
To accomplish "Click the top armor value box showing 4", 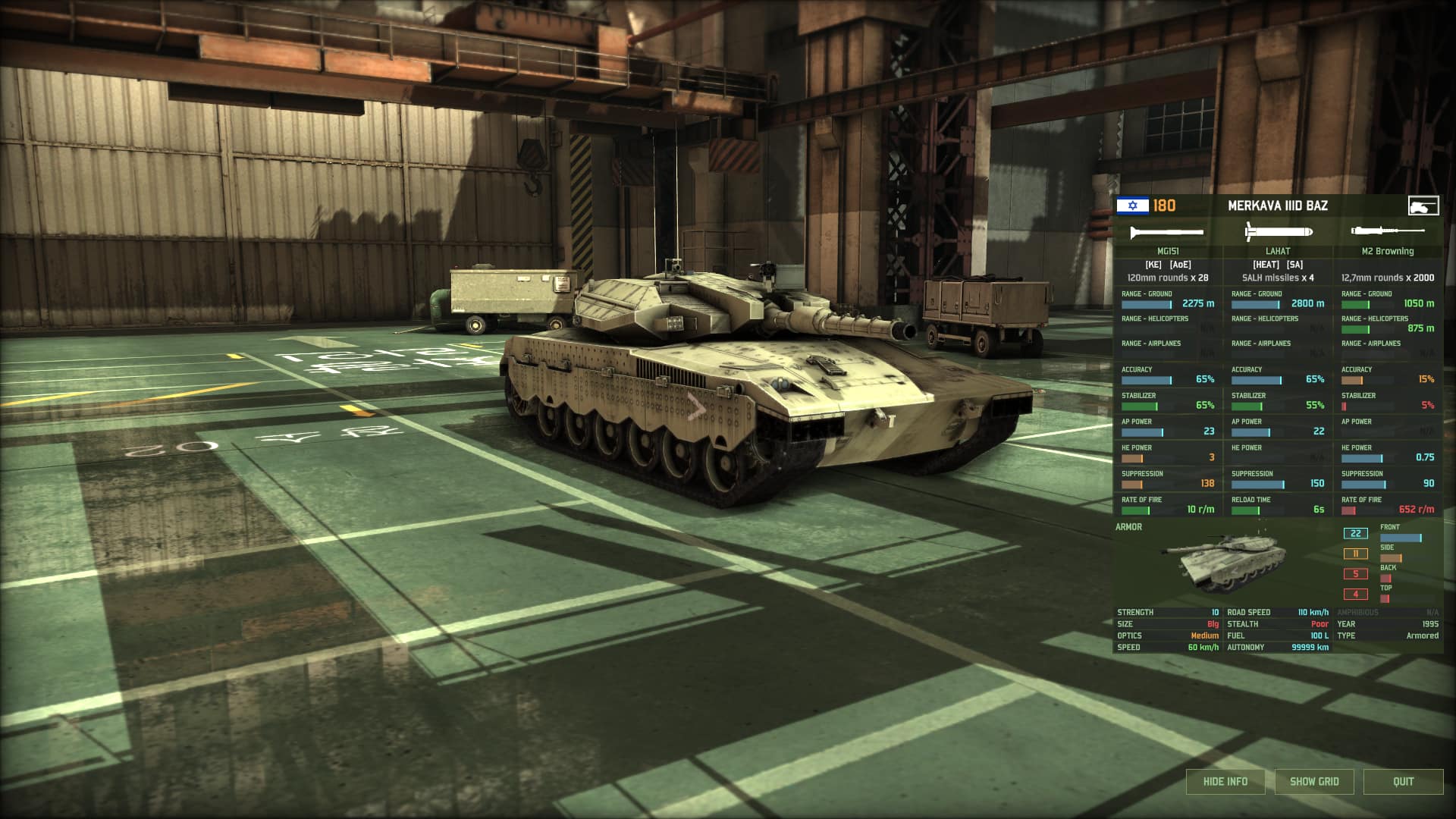I will pyautogui.click(x=1354, y=595).
